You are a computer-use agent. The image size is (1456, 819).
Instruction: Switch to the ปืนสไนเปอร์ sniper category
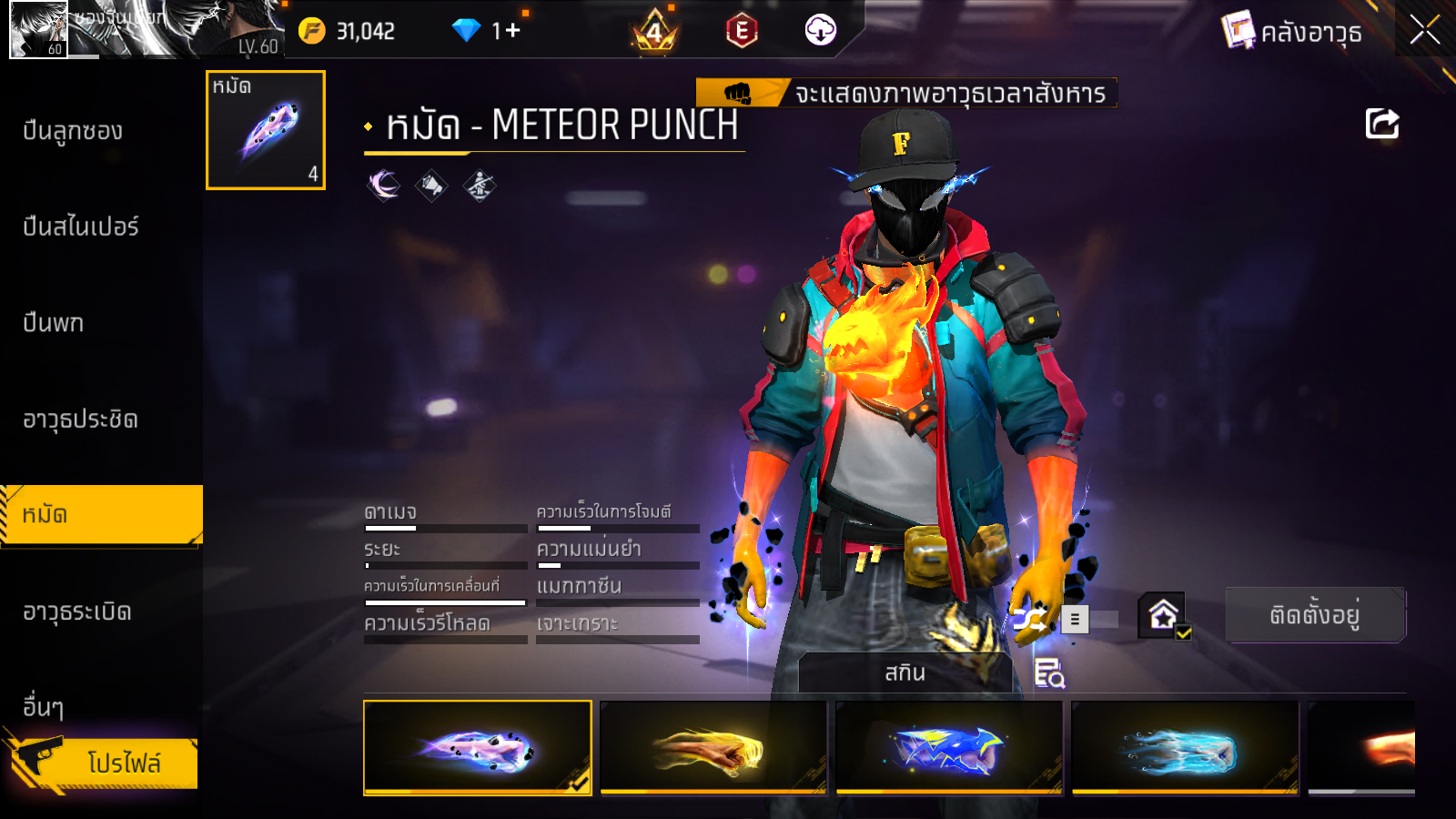point(81,227)
